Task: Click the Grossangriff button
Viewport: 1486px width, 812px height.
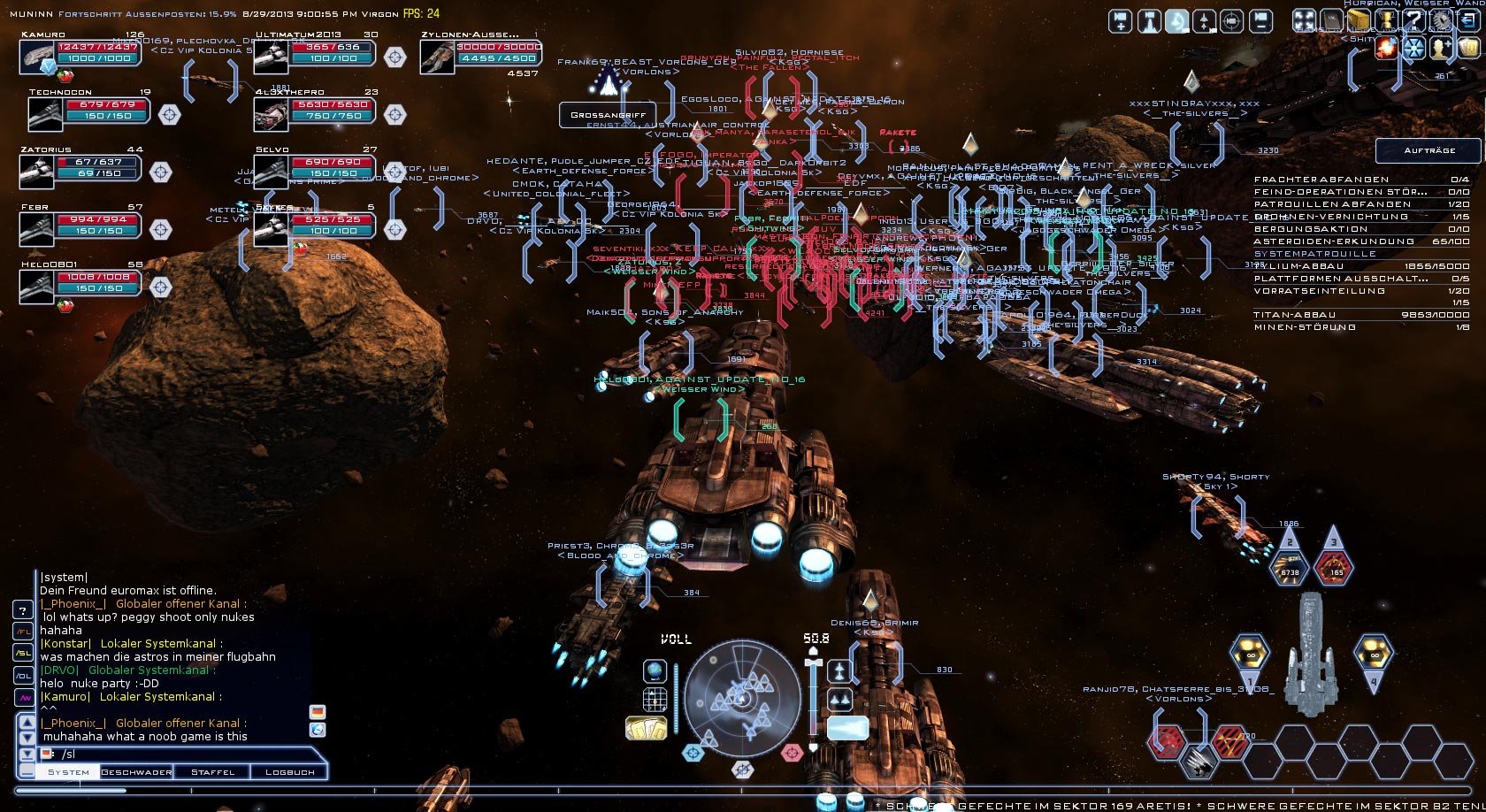Action: click(x=608, y=115)
